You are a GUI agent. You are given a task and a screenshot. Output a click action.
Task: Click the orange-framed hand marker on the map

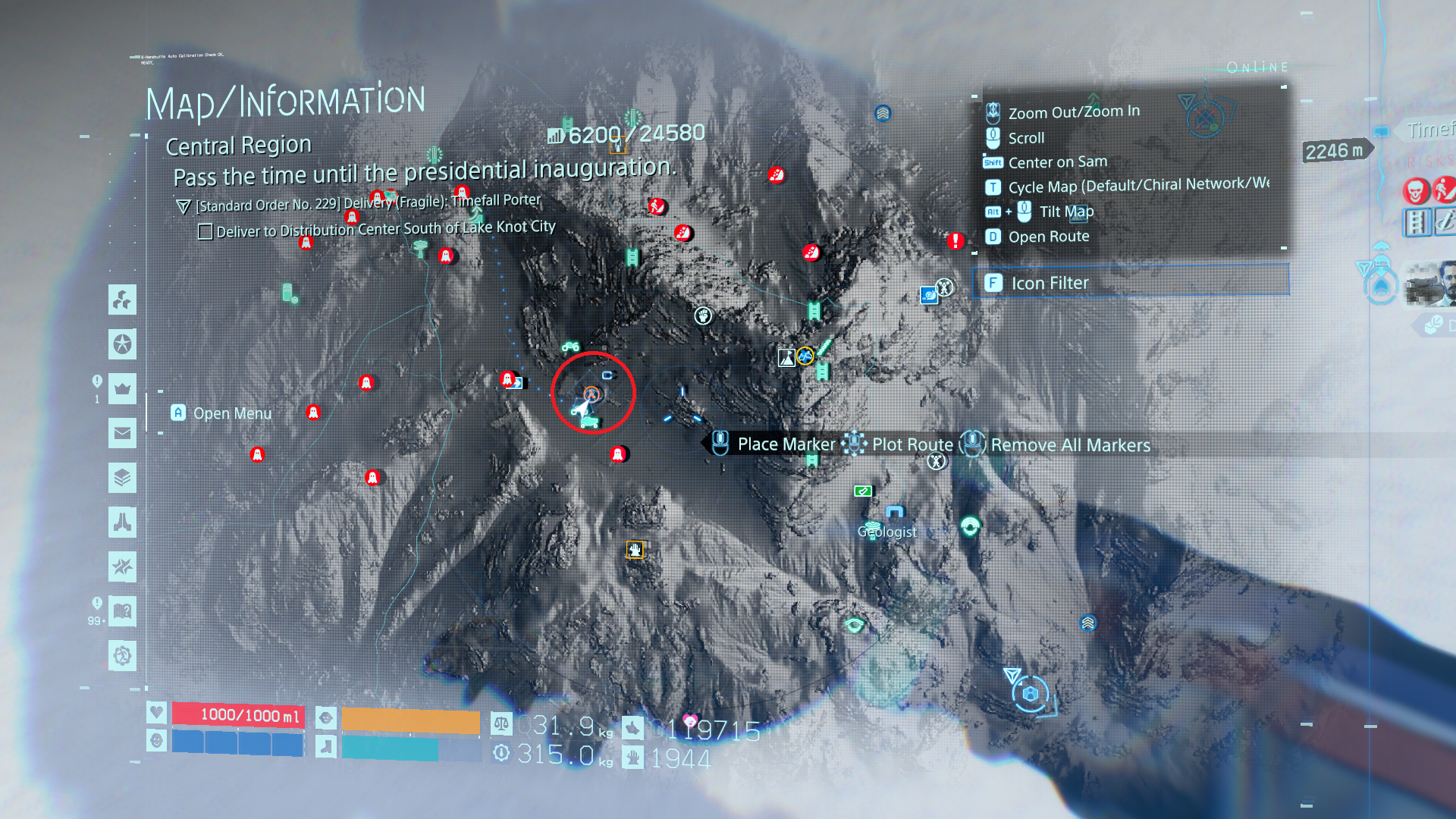635,550
